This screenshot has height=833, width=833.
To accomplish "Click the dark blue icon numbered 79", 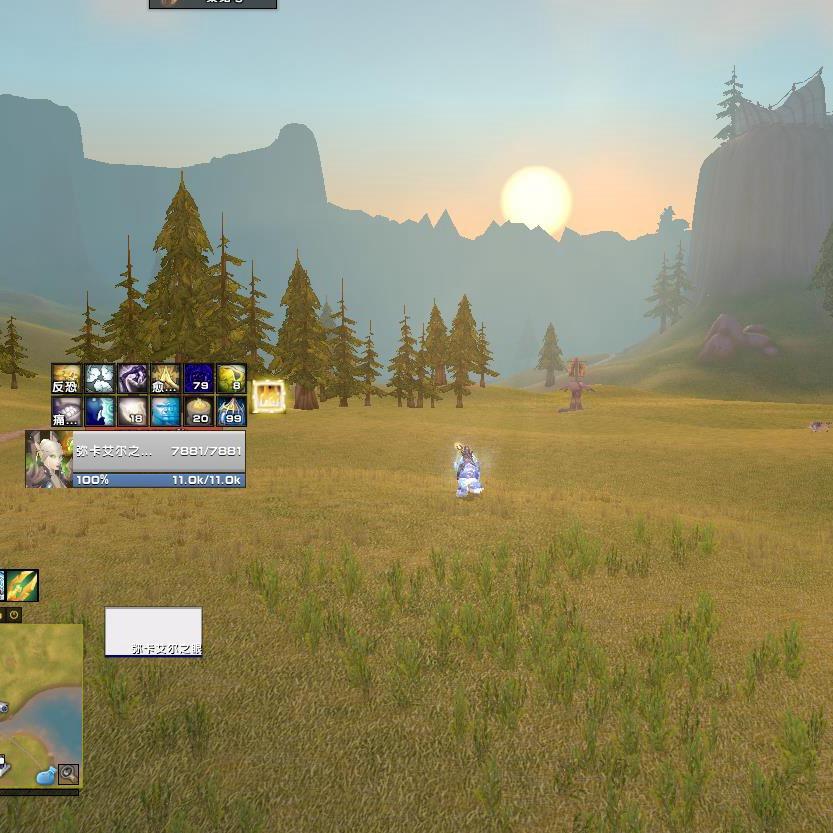I will click(198, 379).
